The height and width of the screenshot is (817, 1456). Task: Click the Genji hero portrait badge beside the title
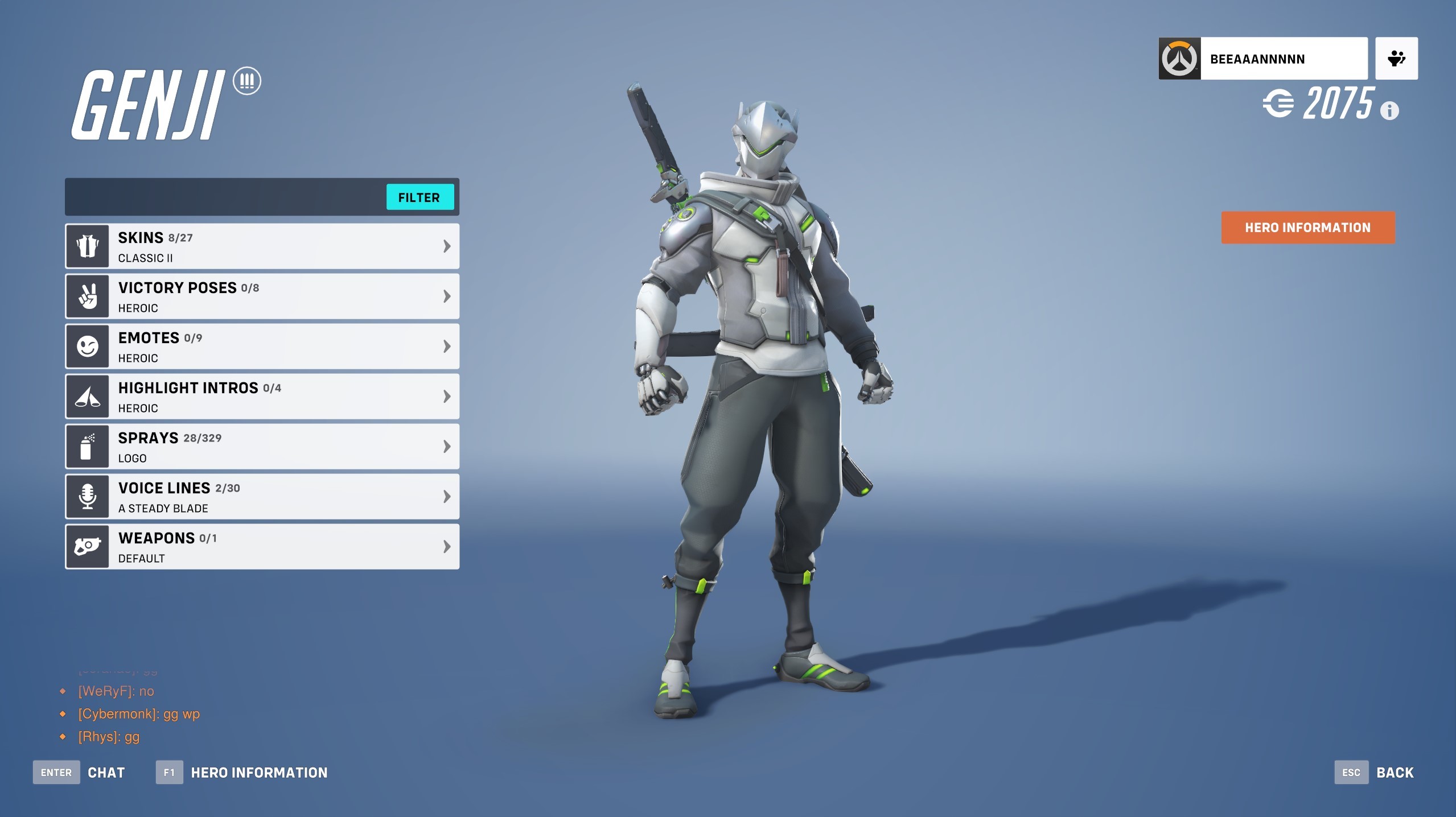coord(247,81)
